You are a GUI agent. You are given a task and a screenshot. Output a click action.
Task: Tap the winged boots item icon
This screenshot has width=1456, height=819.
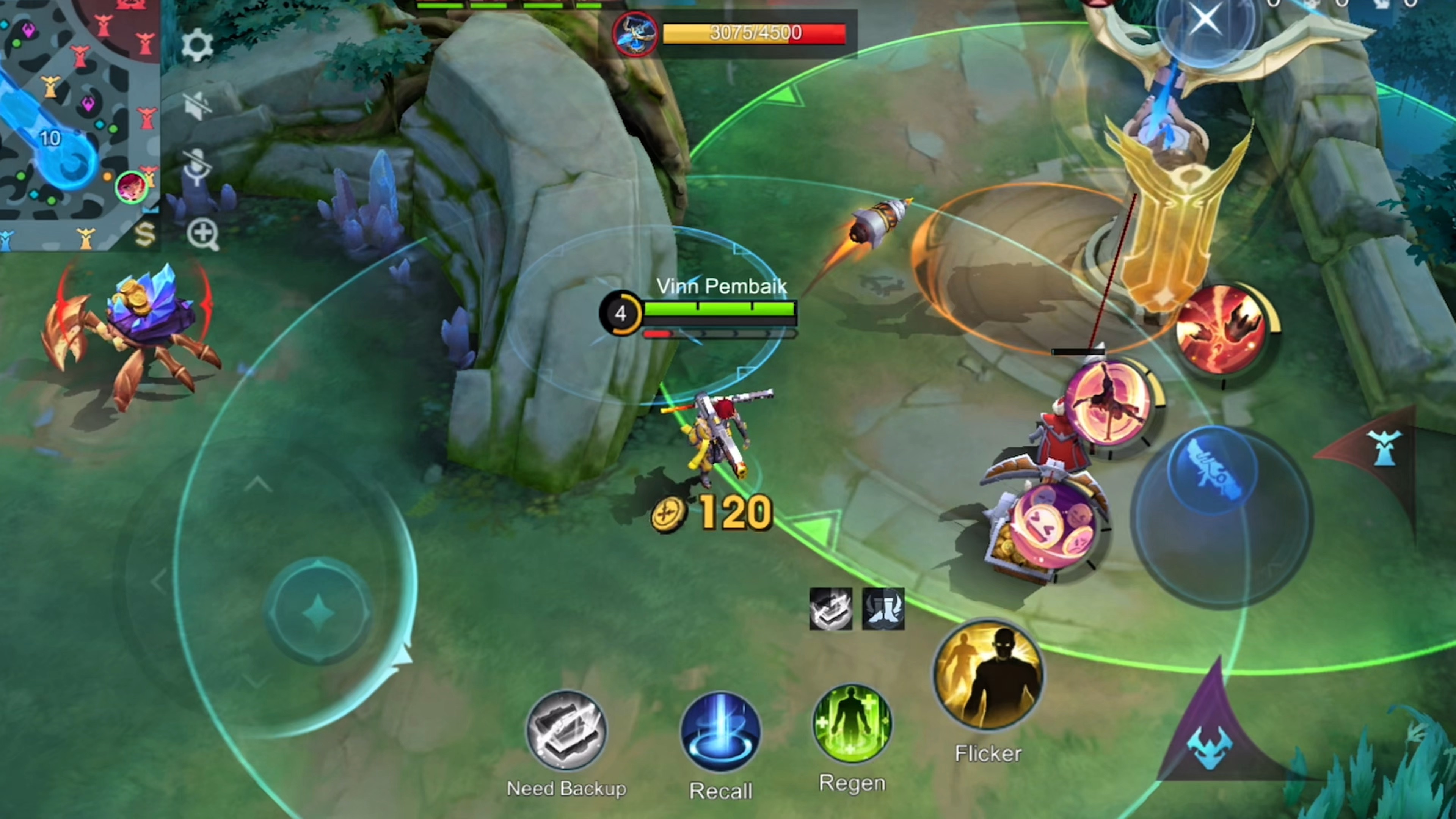(883, 609)
